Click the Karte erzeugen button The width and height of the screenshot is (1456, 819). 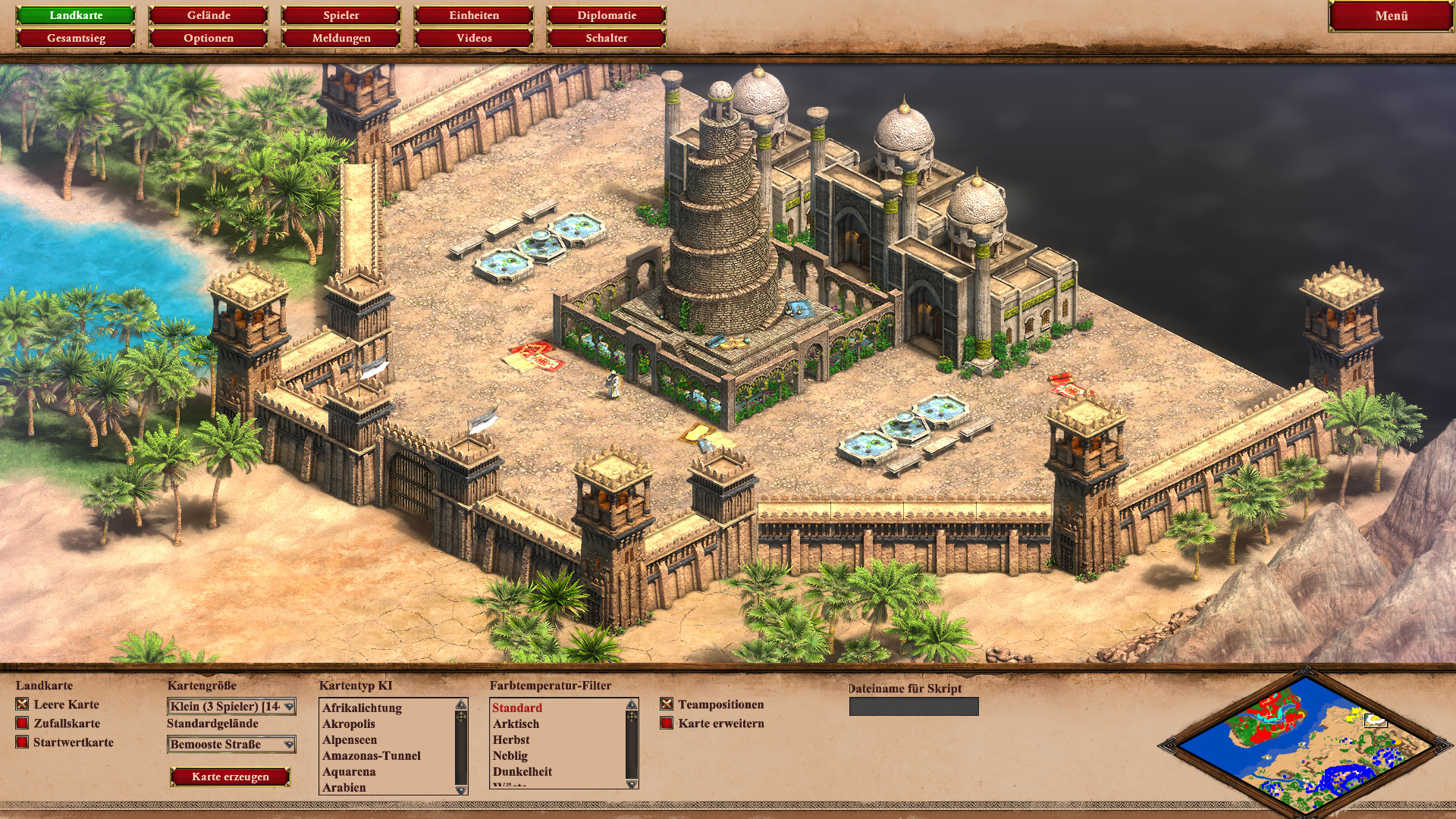point(231,777)
